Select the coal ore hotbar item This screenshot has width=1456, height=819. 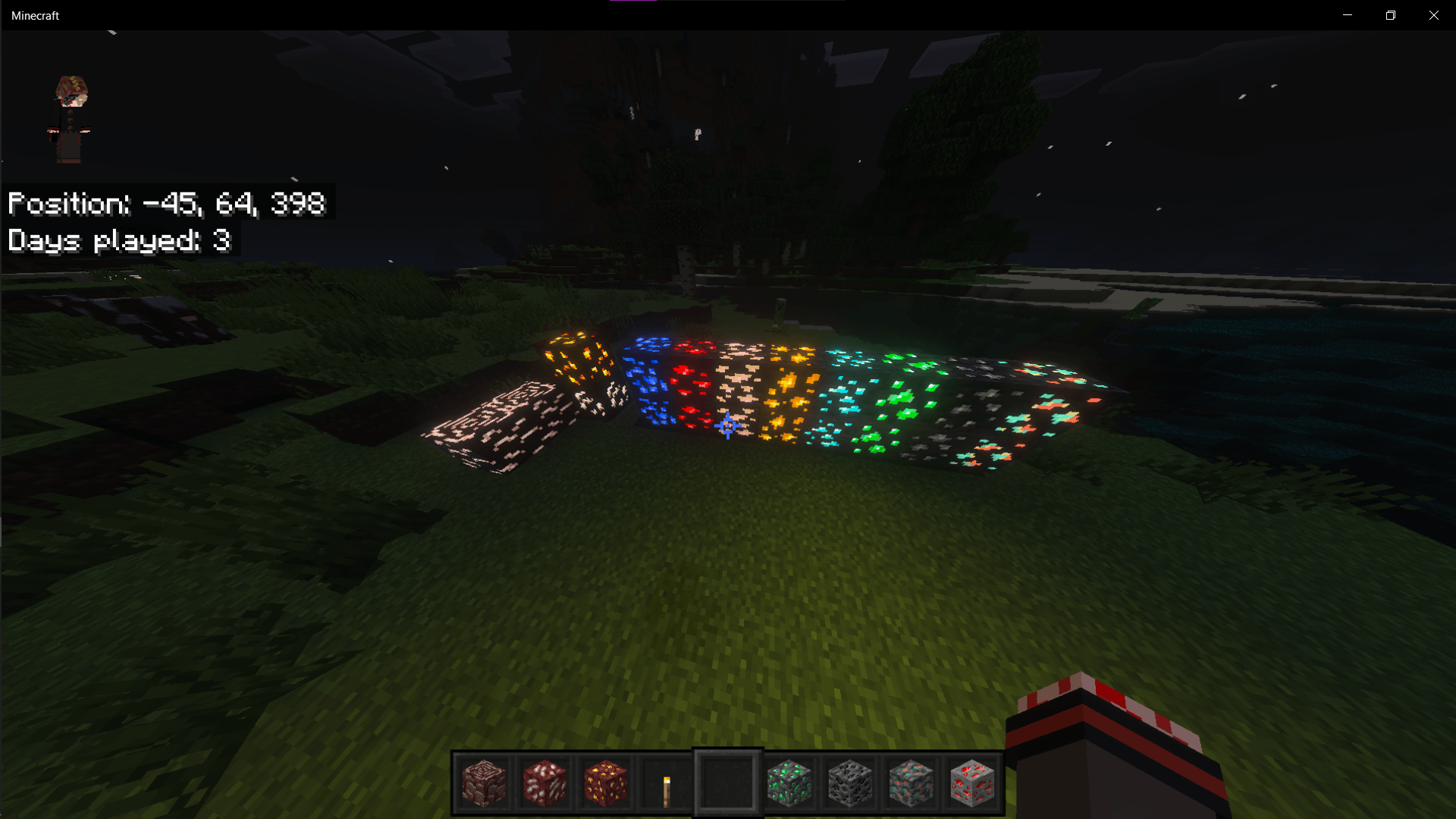click(850, 783)
